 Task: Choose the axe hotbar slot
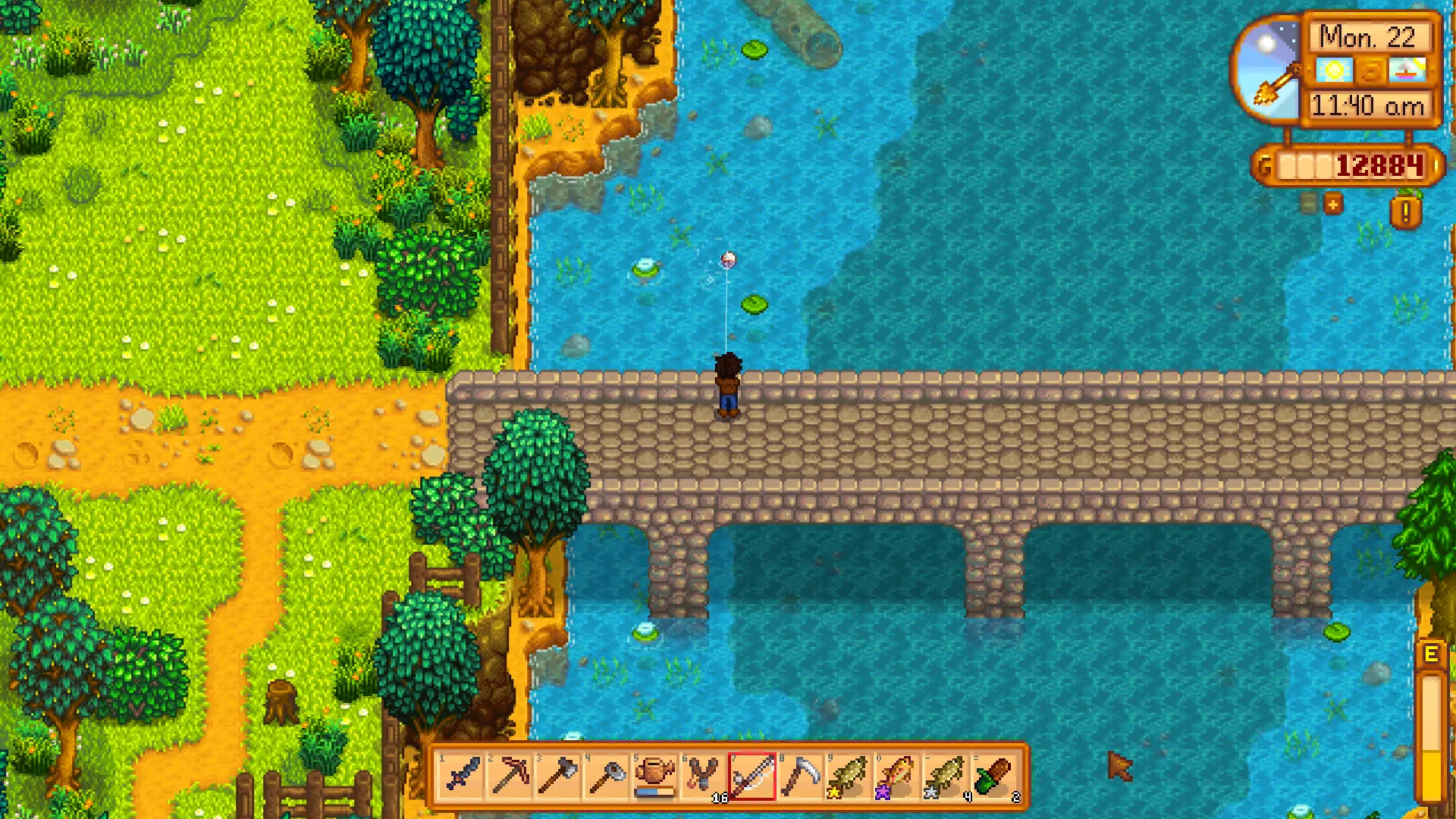click(x=559, y=777)
